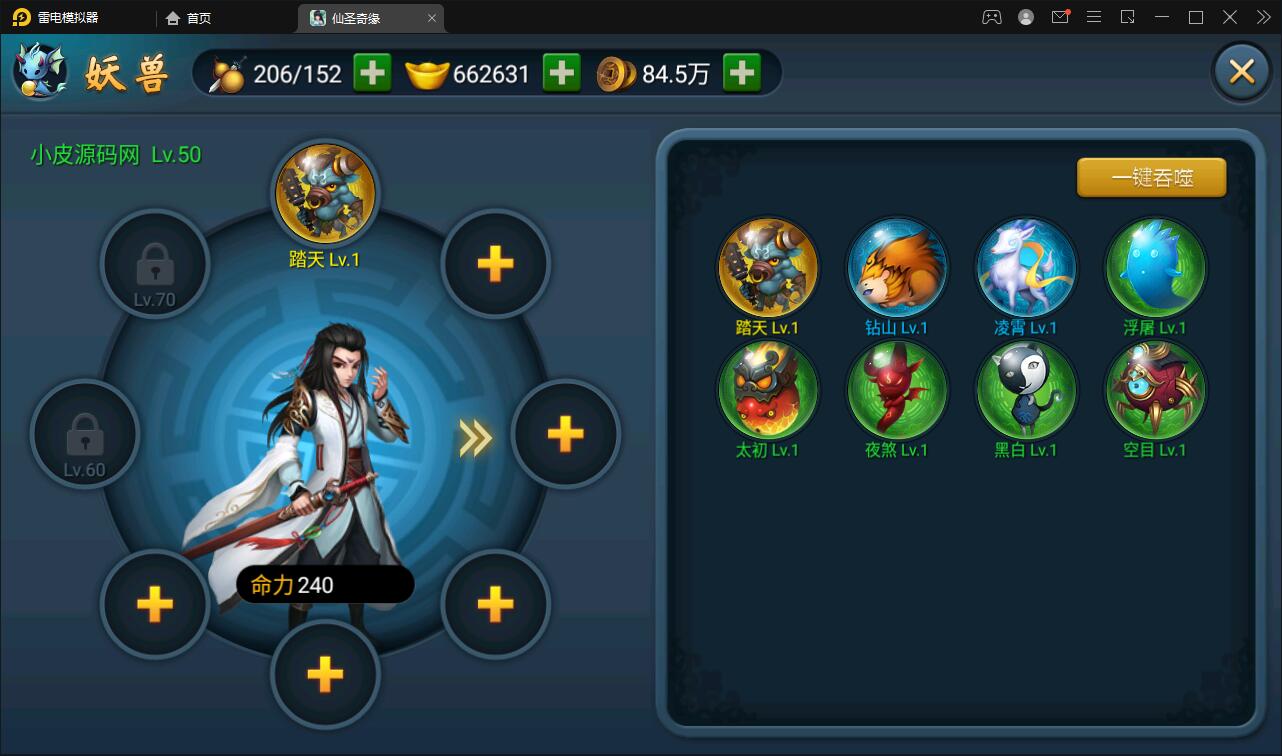The width and height of the screenshot is (1282, 756).
Task: Add more stamina with the gourd plus button
Action: (372, 73)
